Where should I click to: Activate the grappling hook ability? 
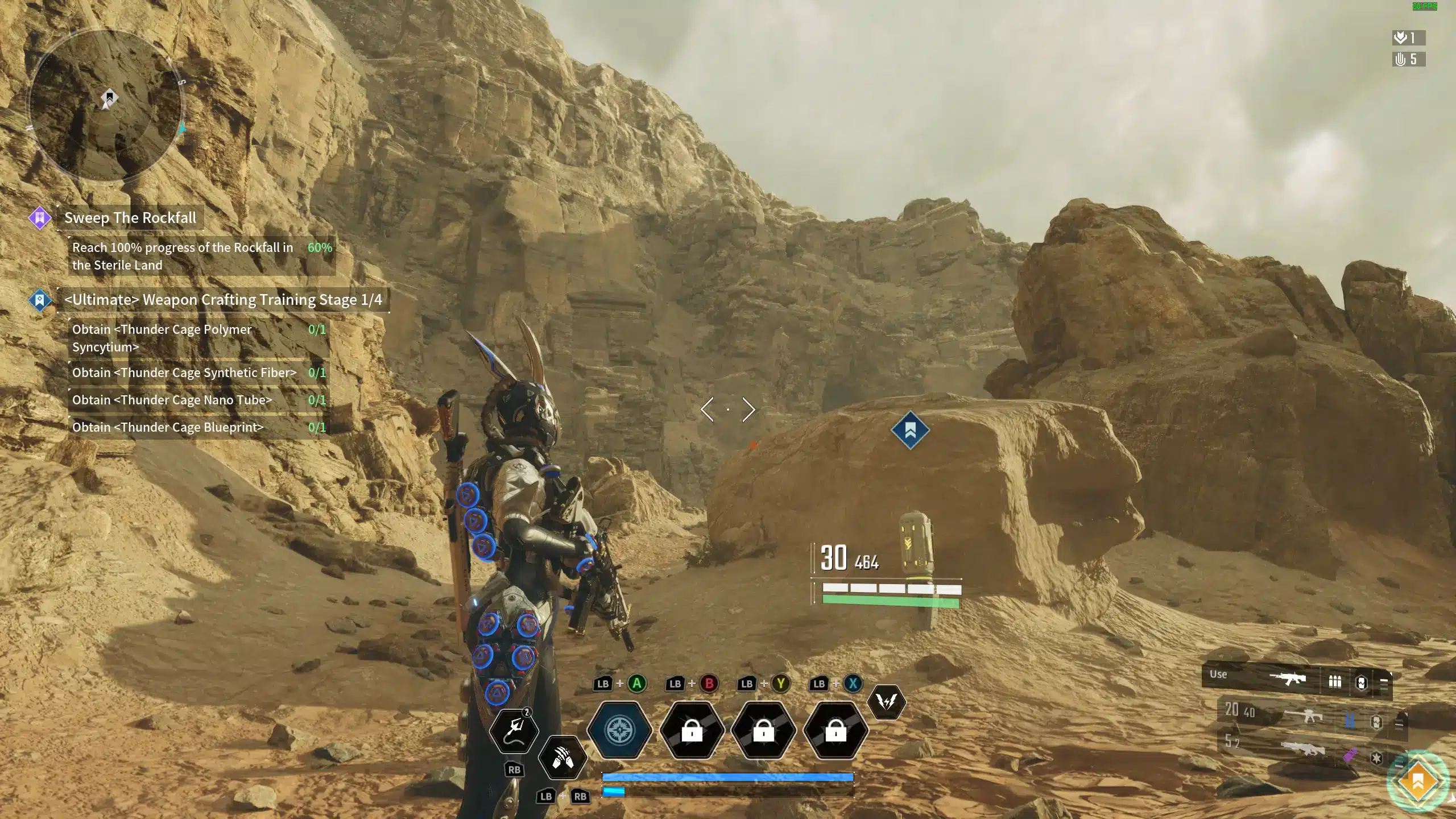[x=514, y=730]
